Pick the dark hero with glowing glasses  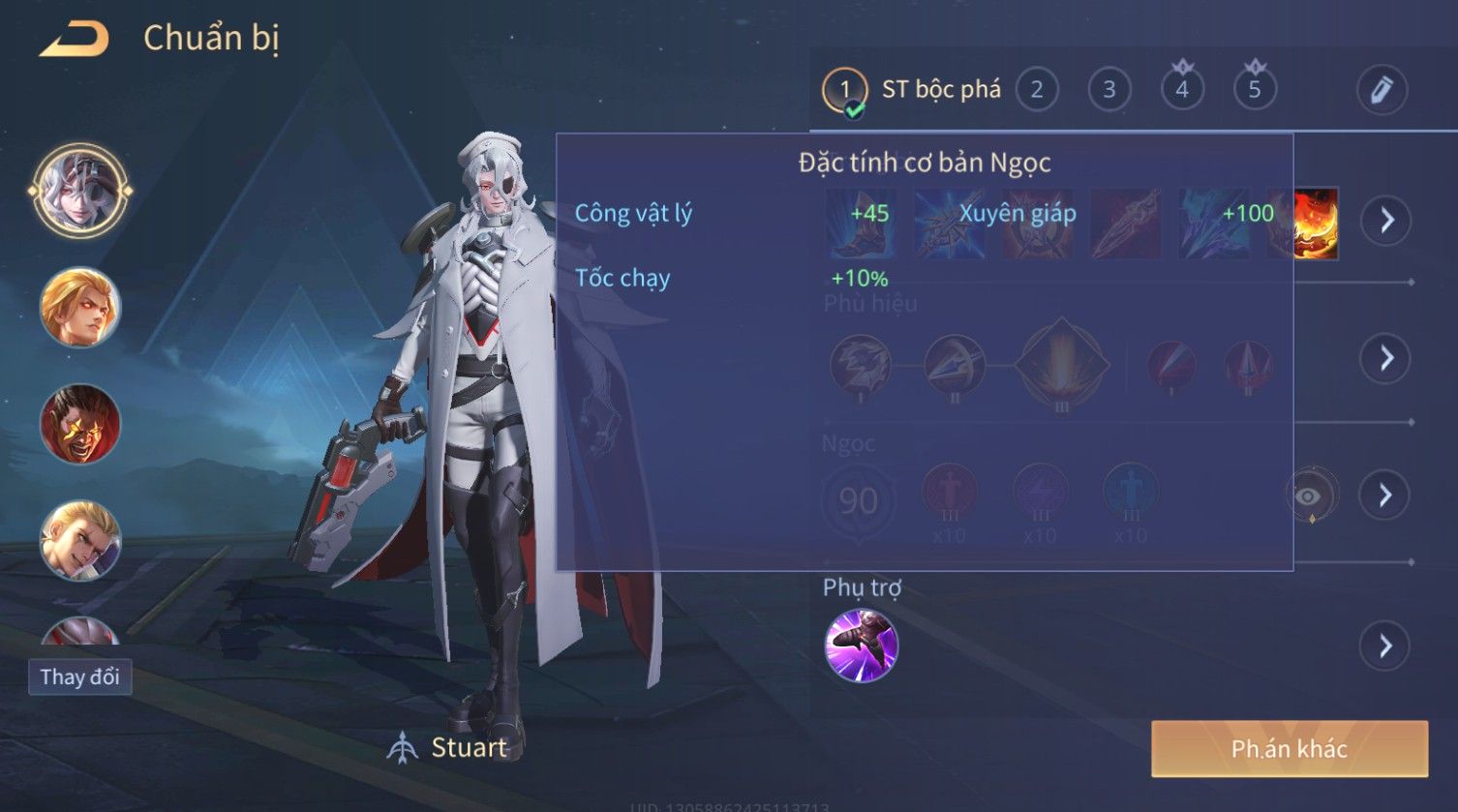pos(79,424)
